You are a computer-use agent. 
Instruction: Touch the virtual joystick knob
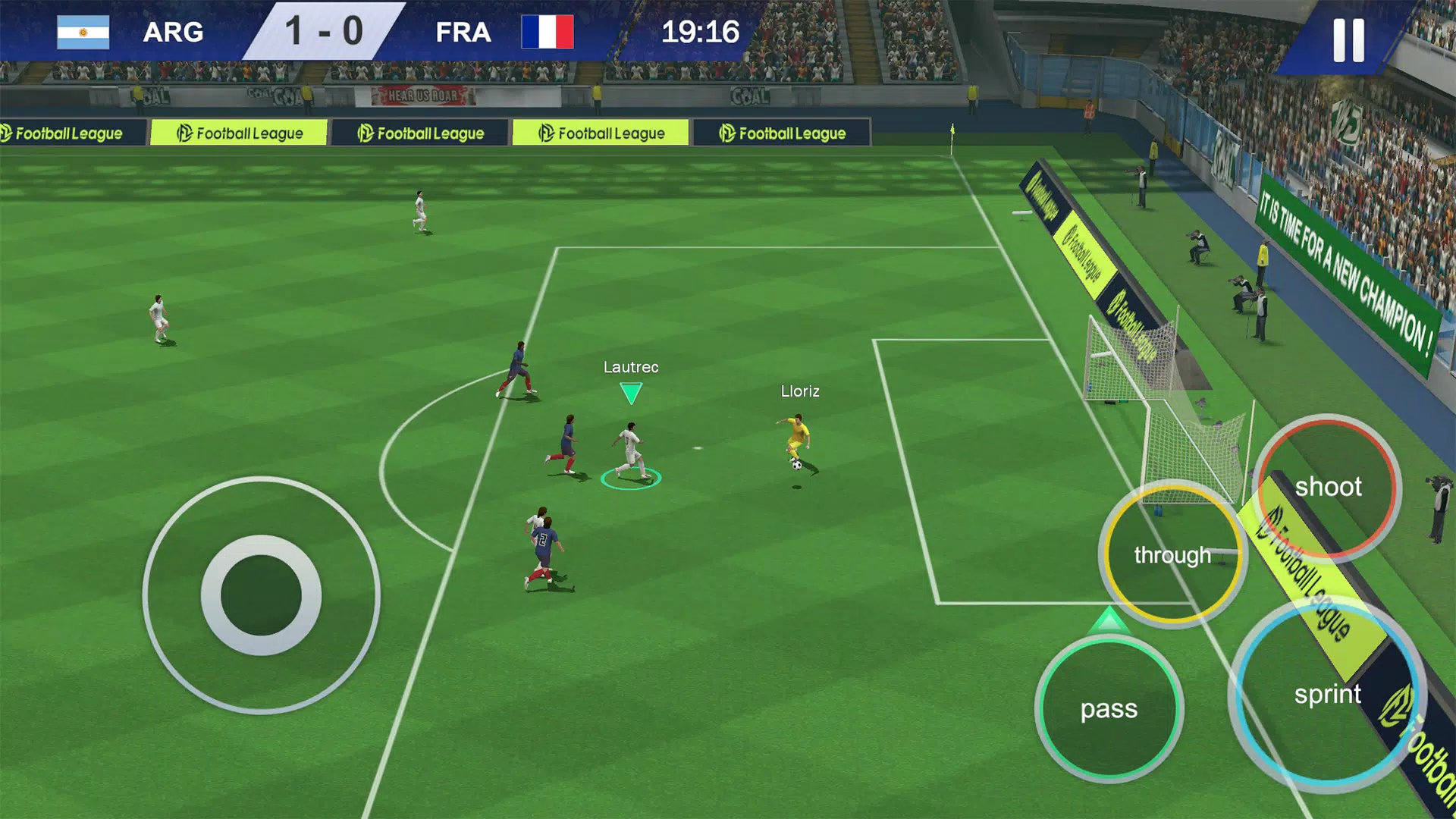pyautogui.click(x=261, y=595)
